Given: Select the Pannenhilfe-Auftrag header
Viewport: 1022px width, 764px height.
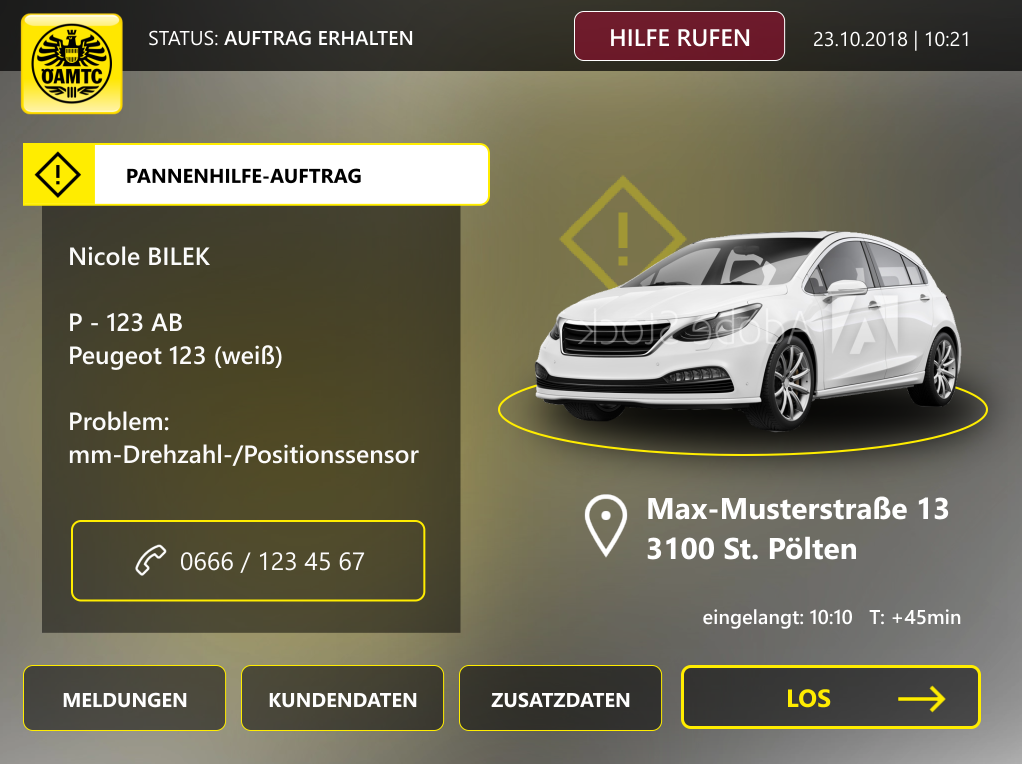Looking at the screenshot, I should click(x=256, y=175).
